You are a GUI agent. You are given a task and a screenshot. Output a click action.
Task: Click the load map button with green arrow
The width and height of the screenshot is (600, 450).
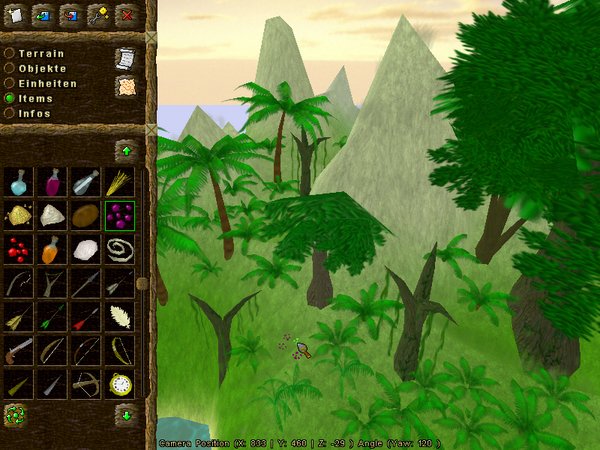43,14
